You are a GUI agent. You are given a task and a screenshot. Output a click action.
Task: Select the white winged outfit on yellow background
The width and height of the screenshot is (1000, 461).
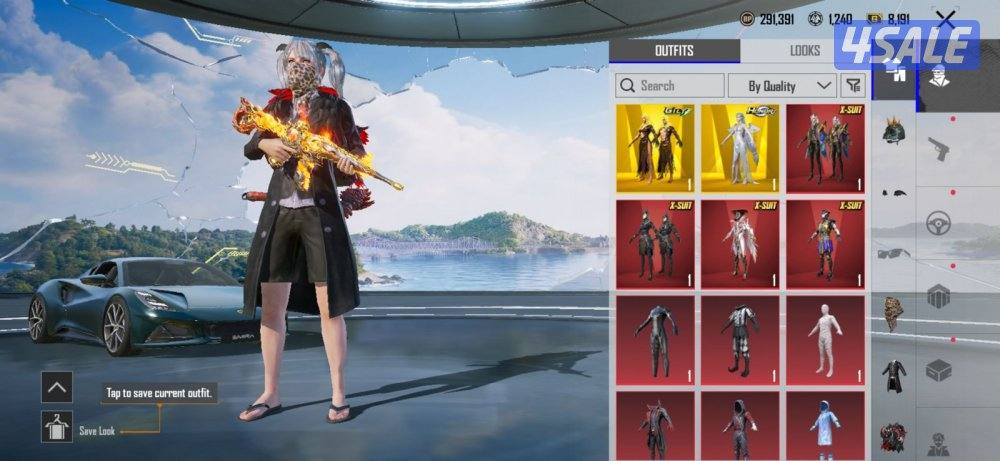click(740, 148)
